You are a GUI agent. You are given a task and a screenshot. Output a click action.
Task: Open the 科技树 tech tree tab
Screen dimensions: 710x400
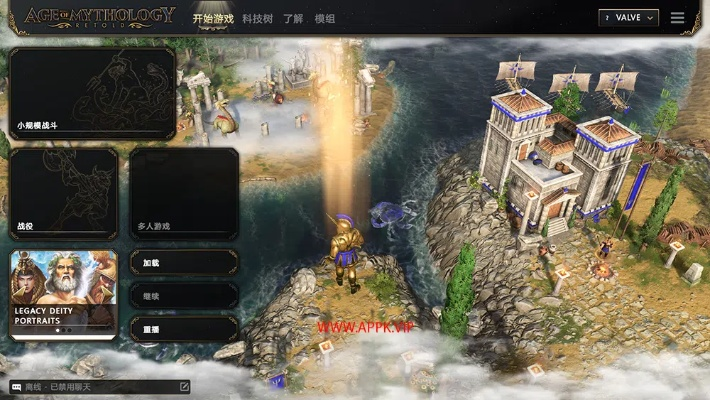(x=256, y=18)
